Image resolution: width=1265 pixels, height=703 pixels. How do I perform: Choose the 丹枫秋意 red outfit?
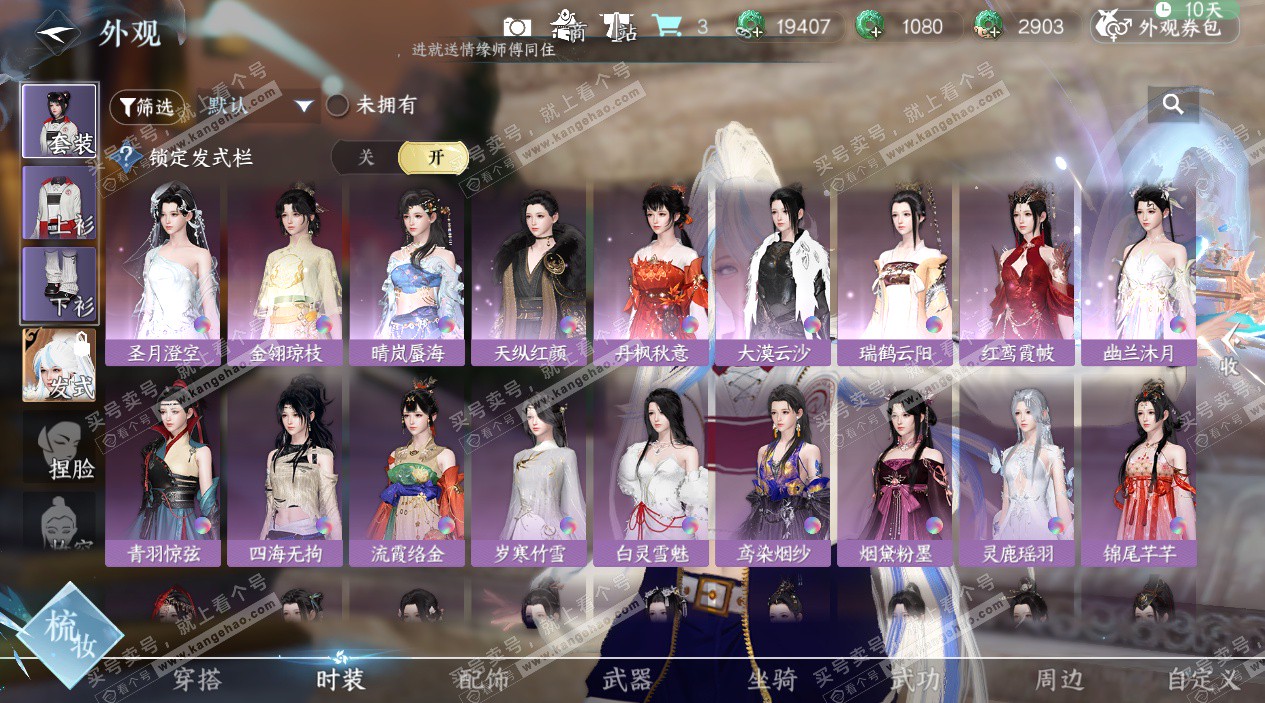point(651,270)
